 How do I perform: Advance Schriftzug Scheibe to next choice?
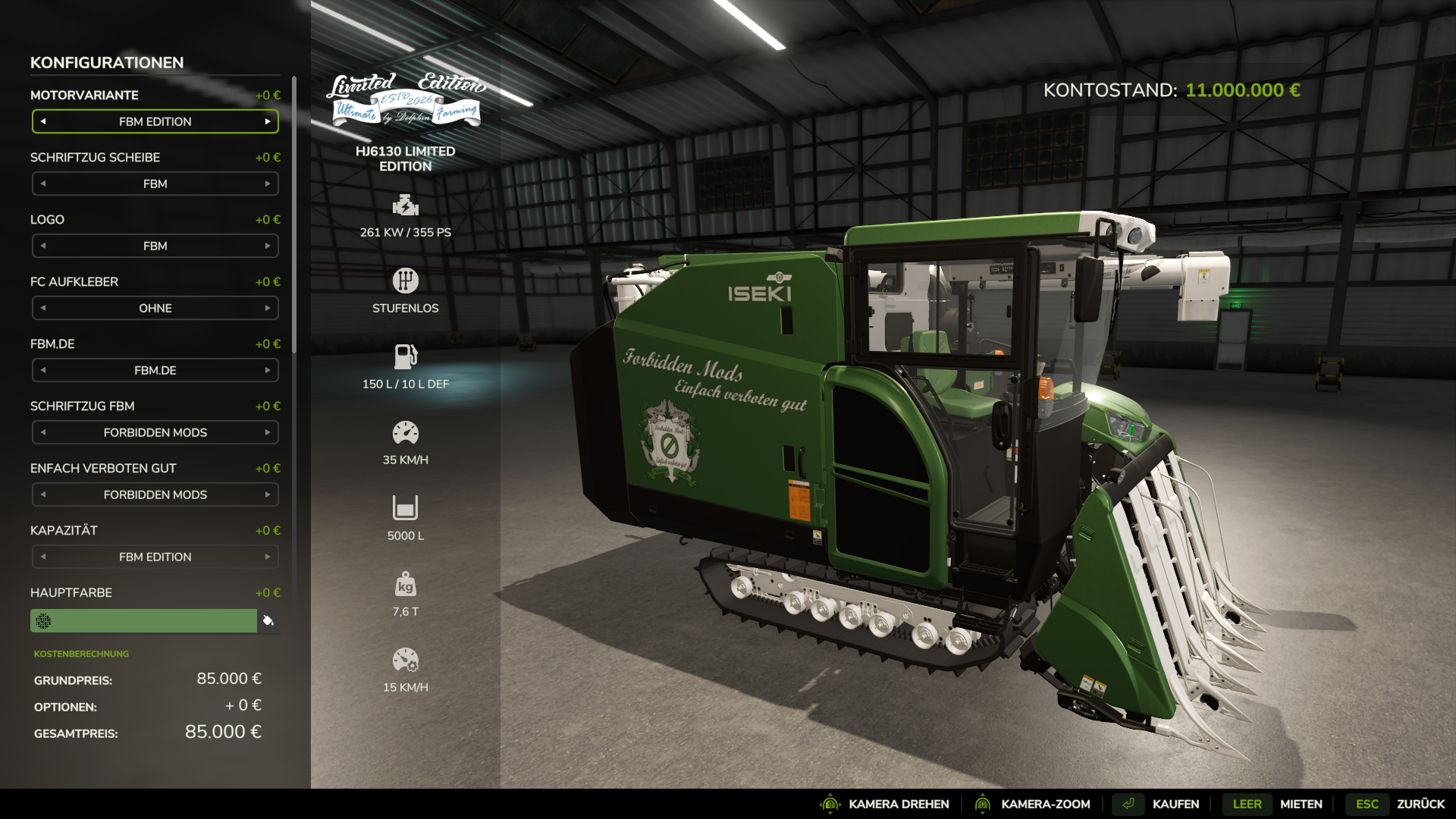pyautogui.click(x=268, y=184)
